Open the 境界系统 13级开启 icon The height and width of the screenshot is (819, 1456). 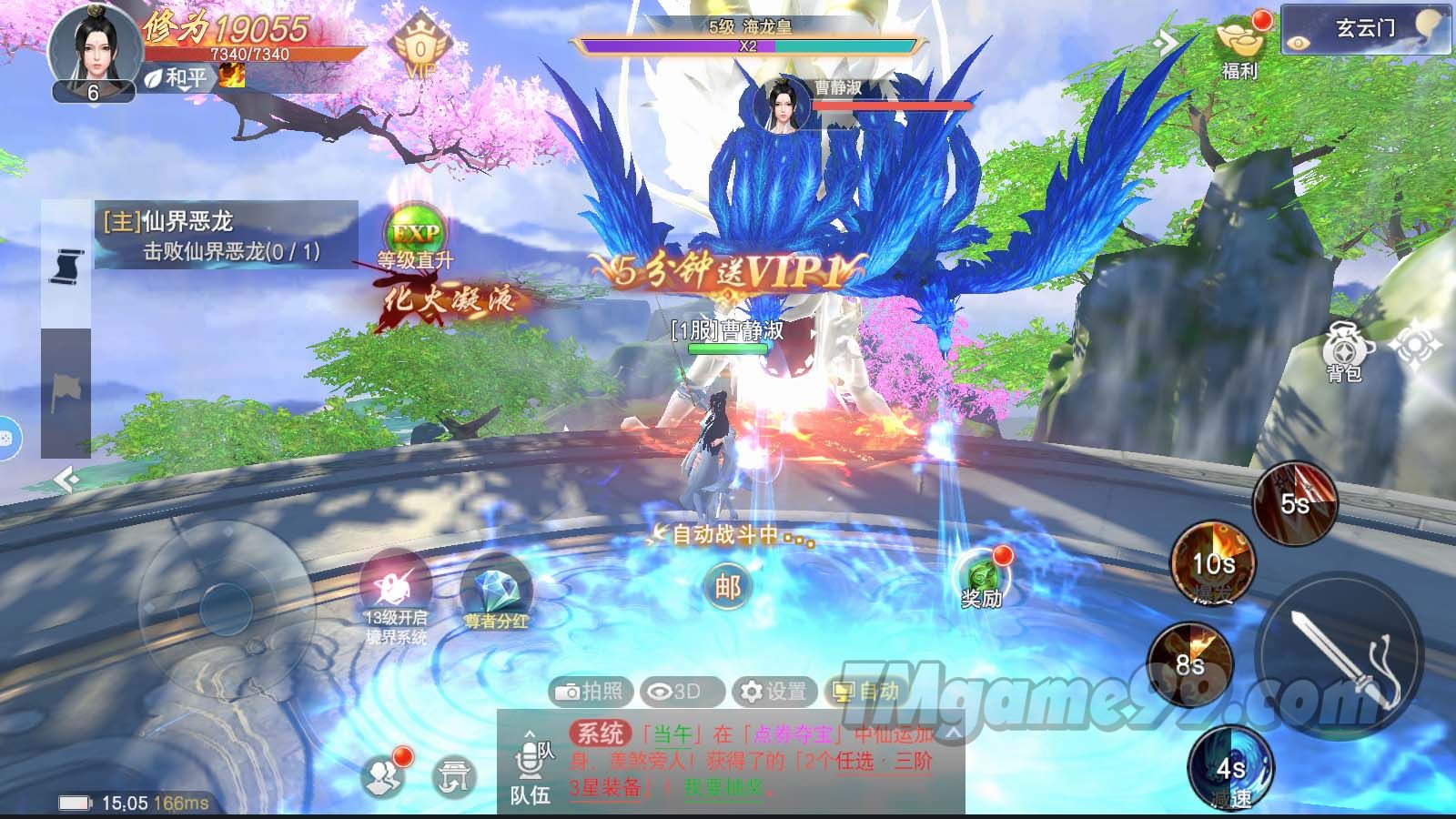(x=396, y=593)
